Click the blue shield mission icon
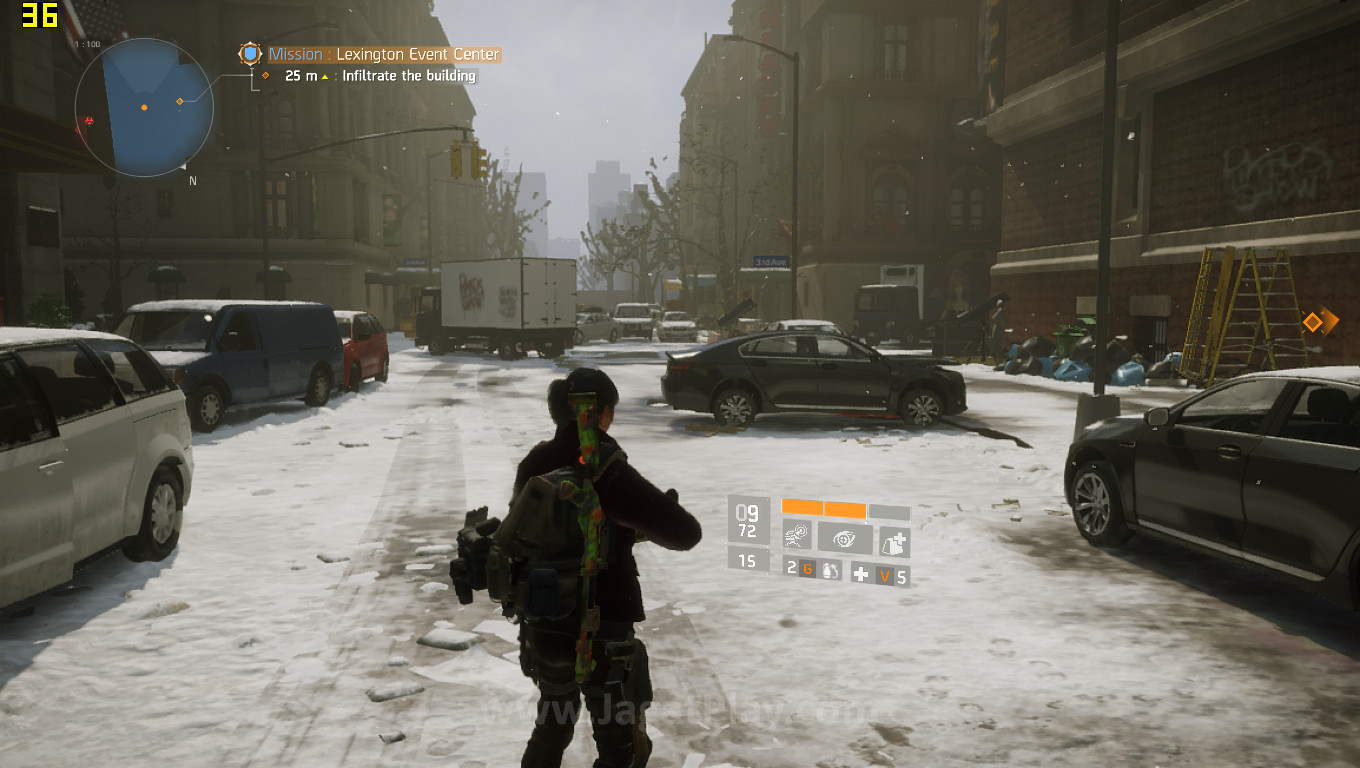 249,54
